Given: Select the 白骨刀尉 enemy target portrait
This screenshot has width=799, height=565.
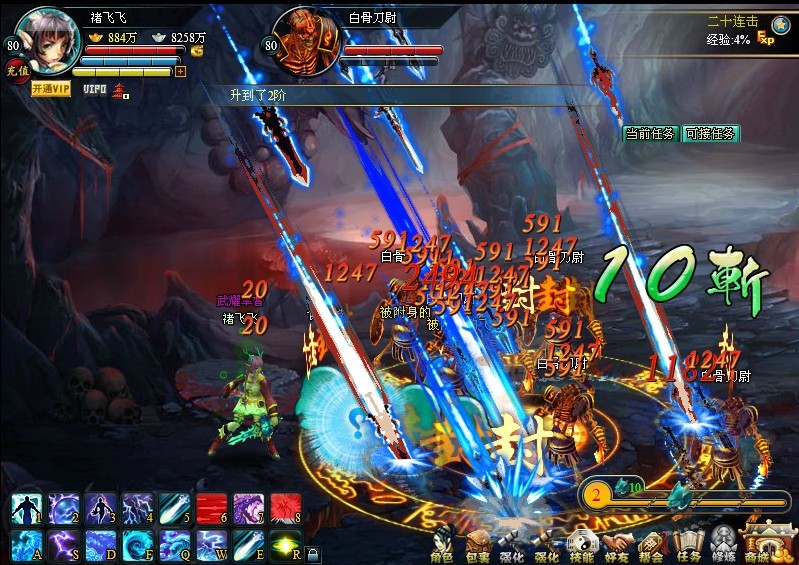Looking at the screenshot, I should [x=302, y=38].
